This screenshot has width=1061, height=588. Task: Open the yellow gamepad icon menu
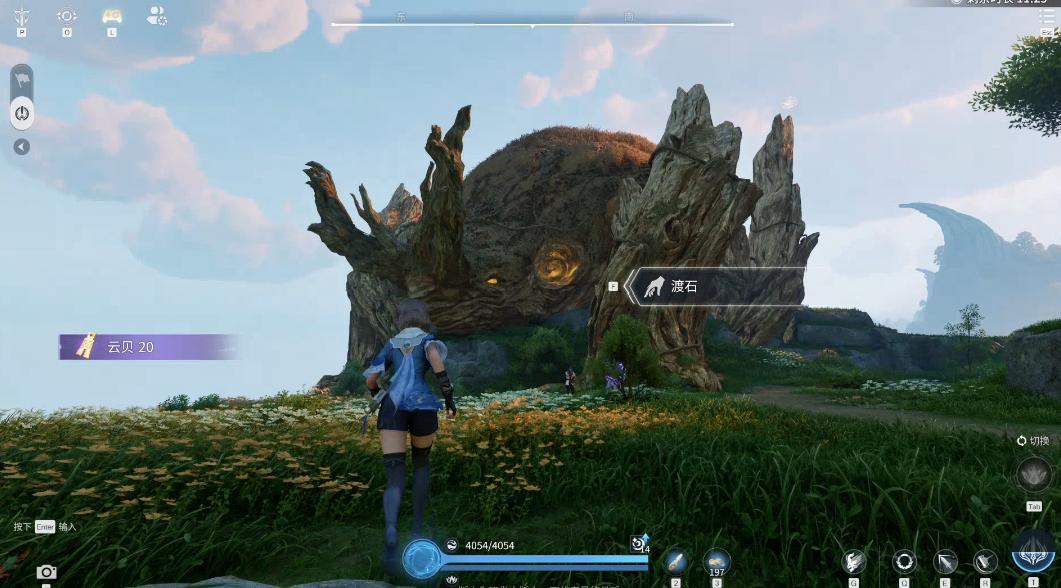(112, 16)
